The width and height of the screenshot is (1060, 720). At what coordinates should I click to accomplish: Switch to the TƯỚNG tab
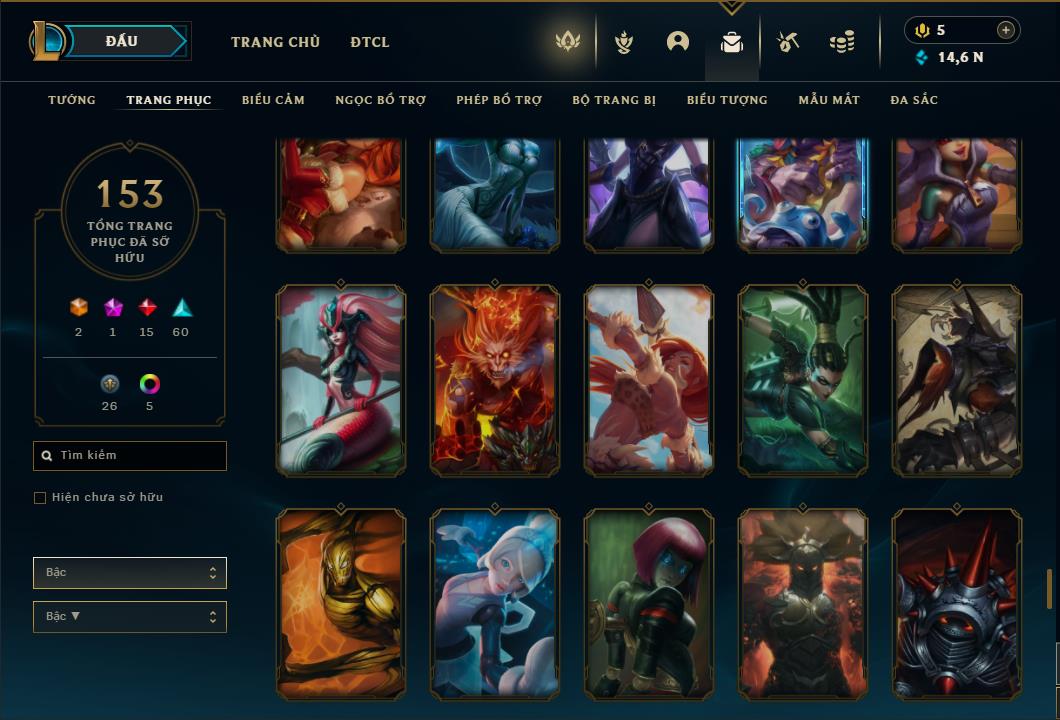(x=72, y=100)
